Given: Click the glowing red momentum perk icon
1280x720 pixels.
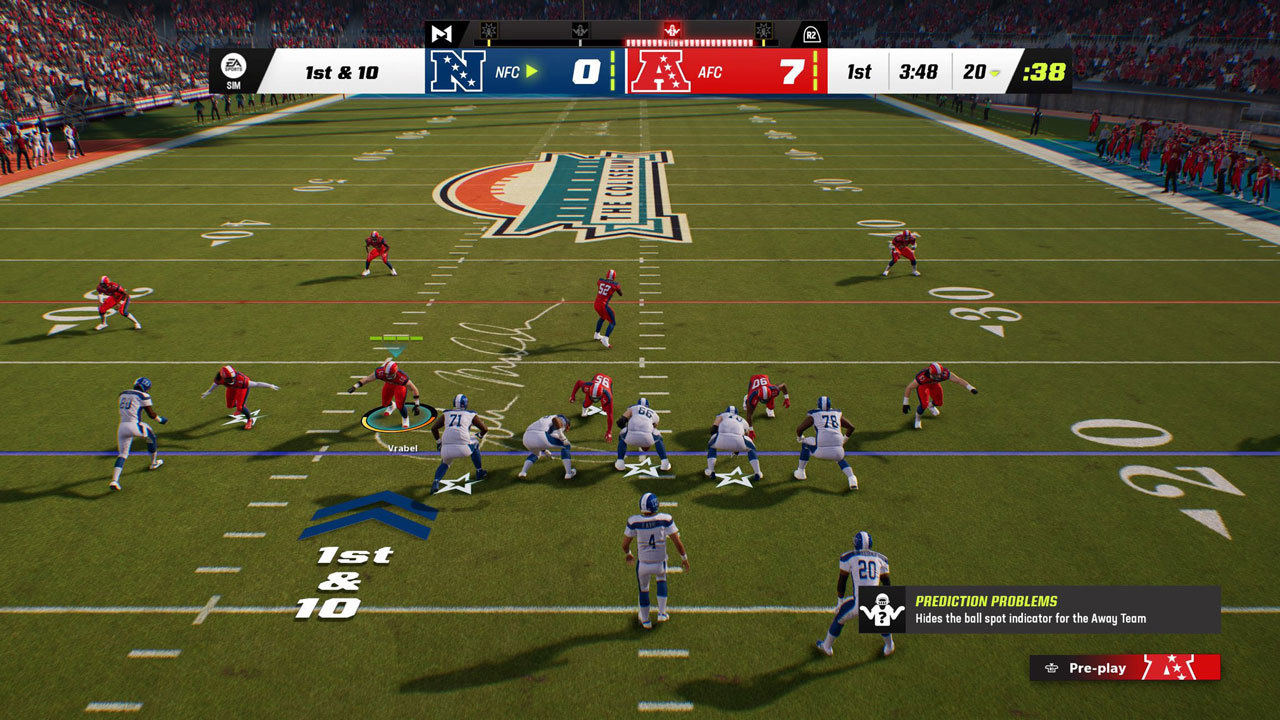Looking at the screenshot, I should (672, 31).
